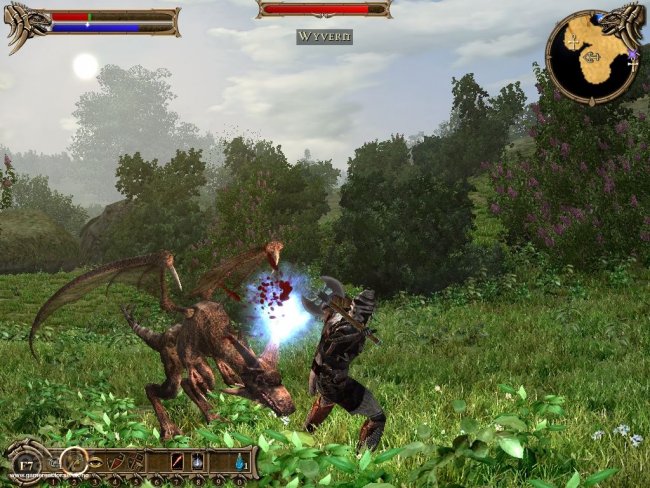Activate the eye ability in the hotbar
Image resolution: width=650 pixels, height=488 pixels.
94,463
